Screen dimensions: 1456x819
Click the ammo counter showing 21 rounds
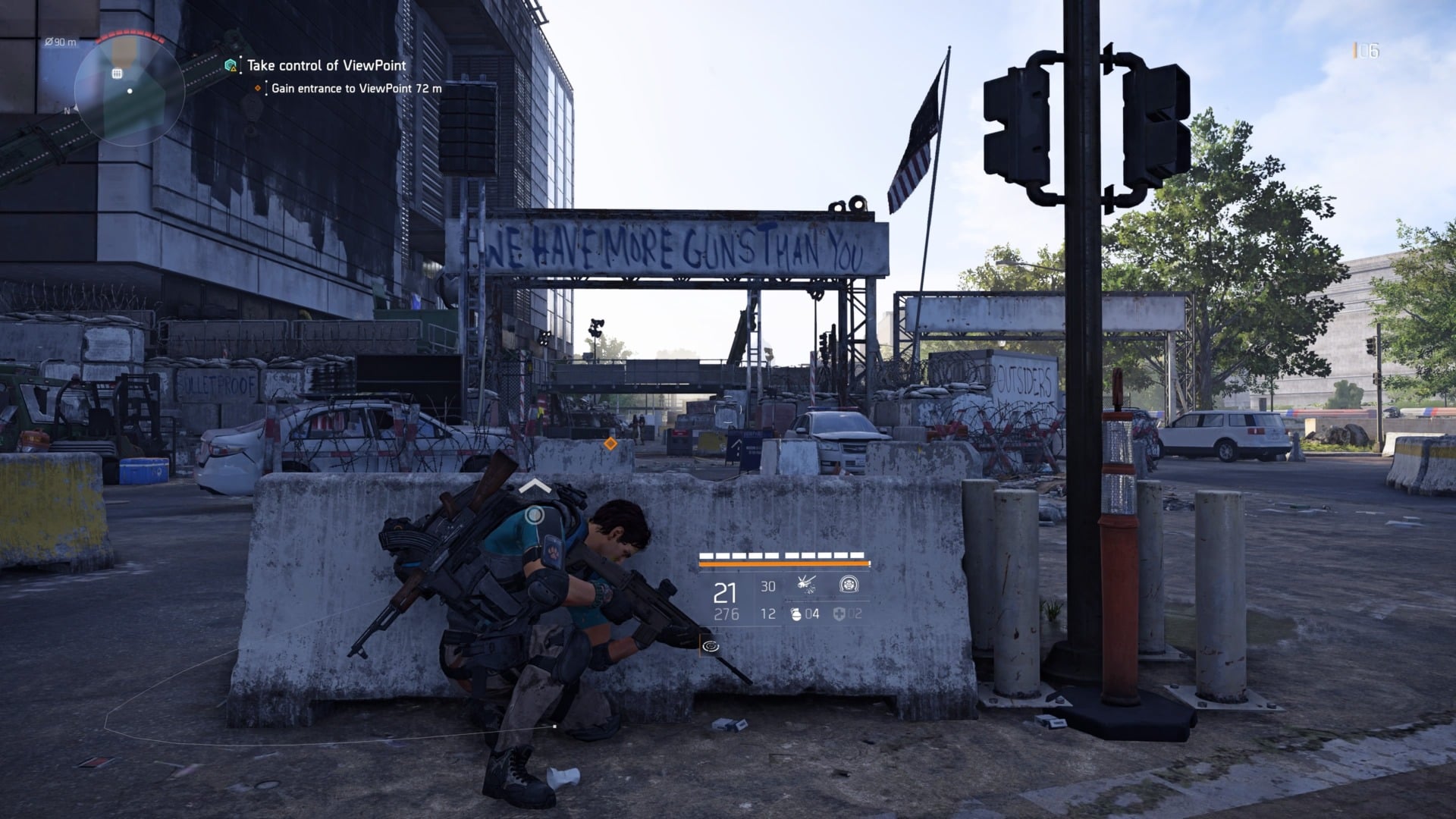[x=724, y=595]
